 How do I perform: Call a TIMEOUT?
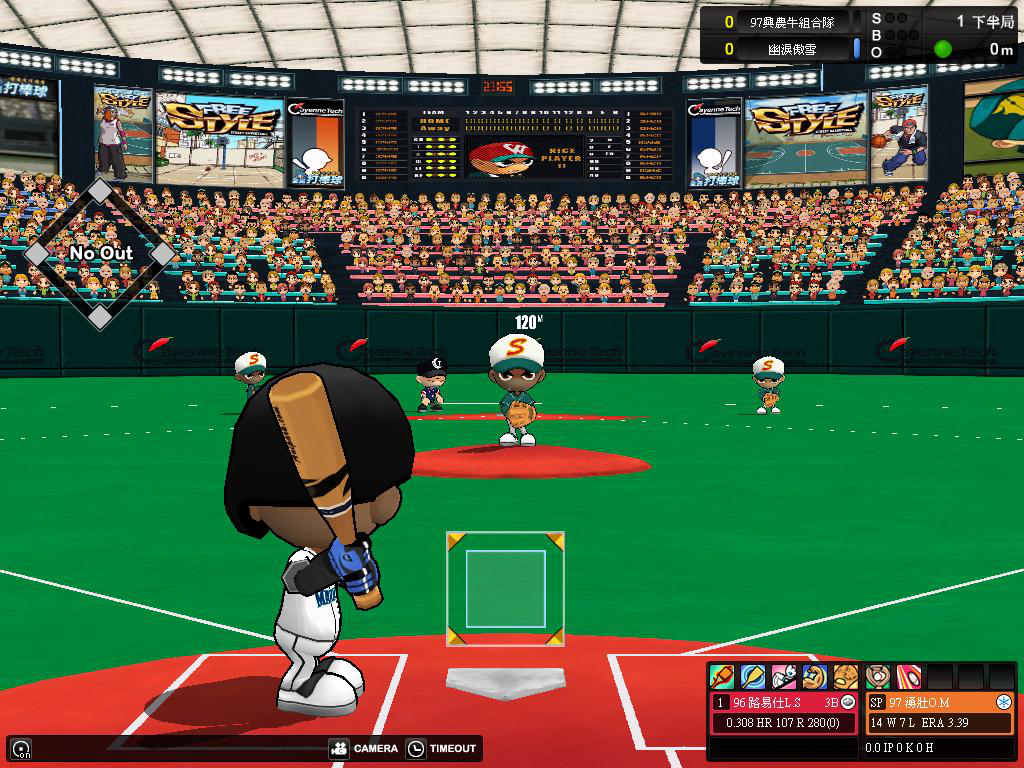point(443,748)
